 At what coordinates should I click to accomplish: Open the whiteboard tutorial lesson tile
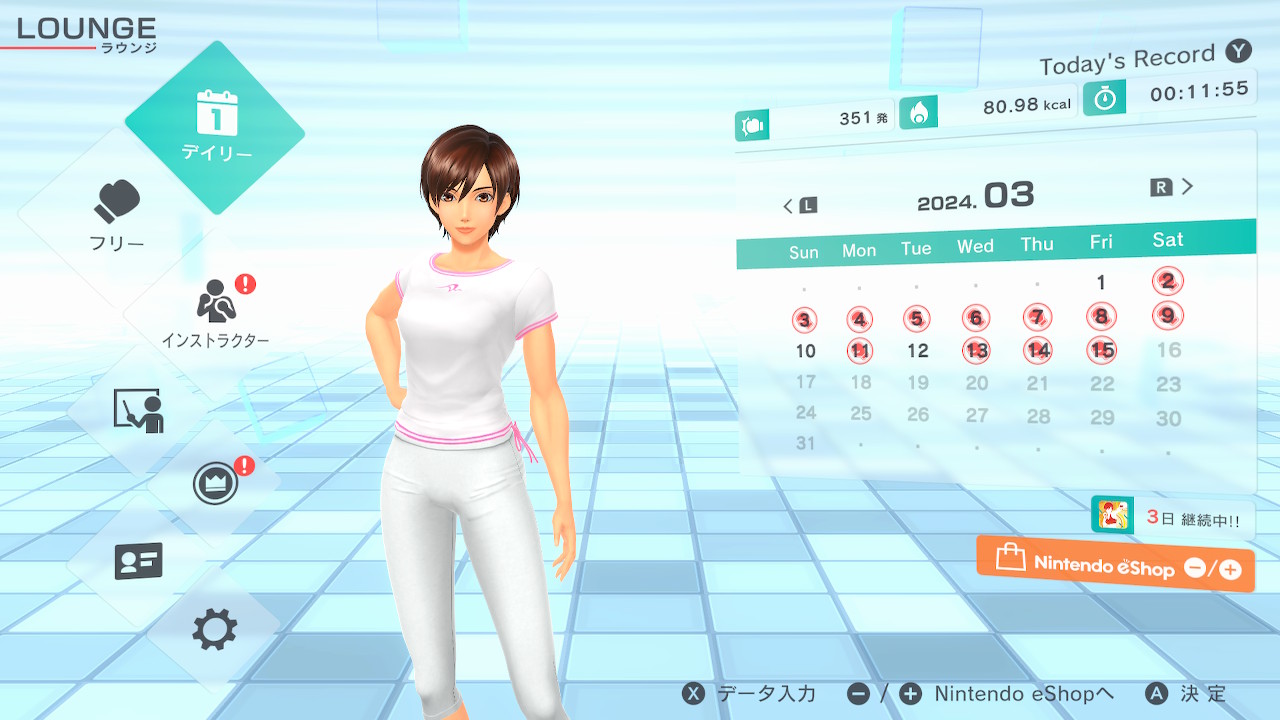[138, 410]
